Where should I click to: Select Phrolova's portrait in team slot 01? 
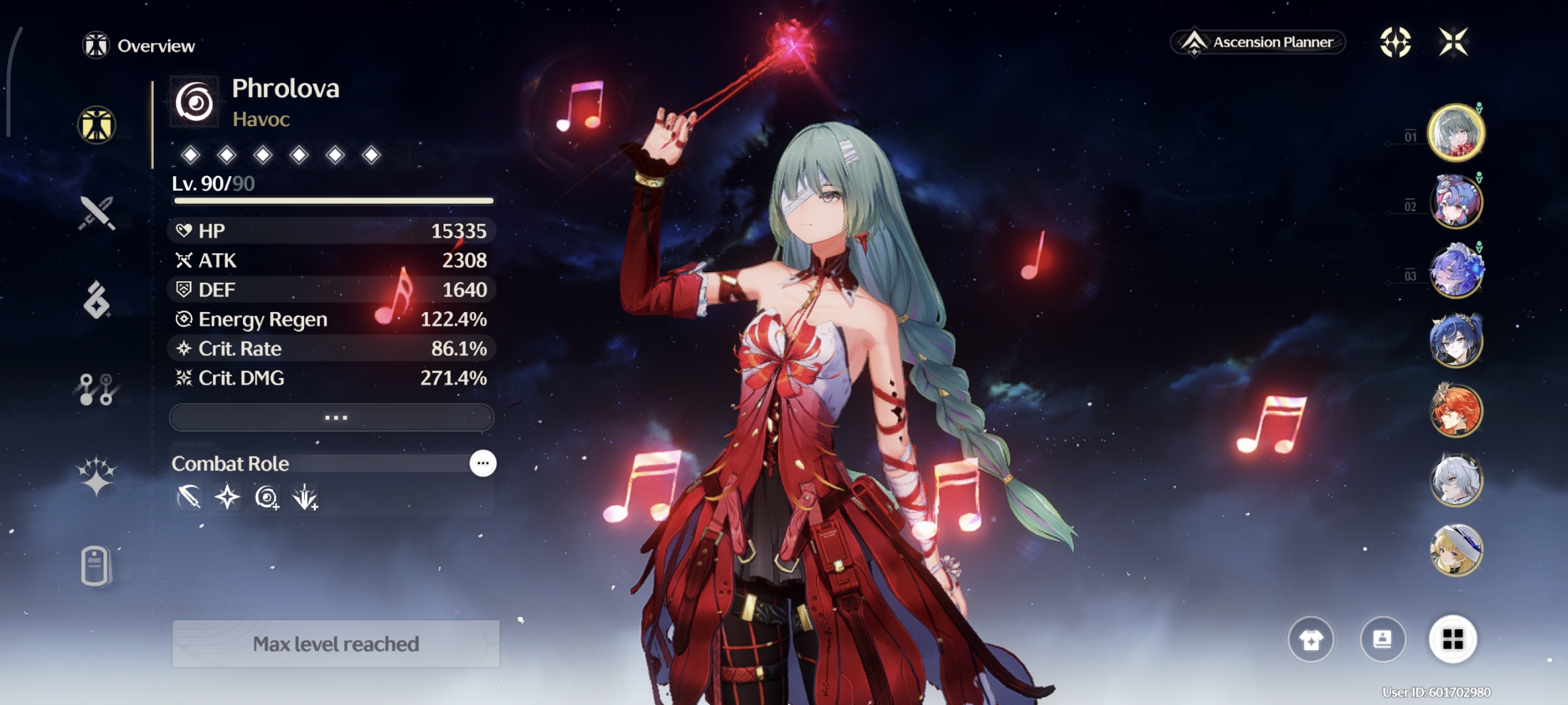[1455, 132]
